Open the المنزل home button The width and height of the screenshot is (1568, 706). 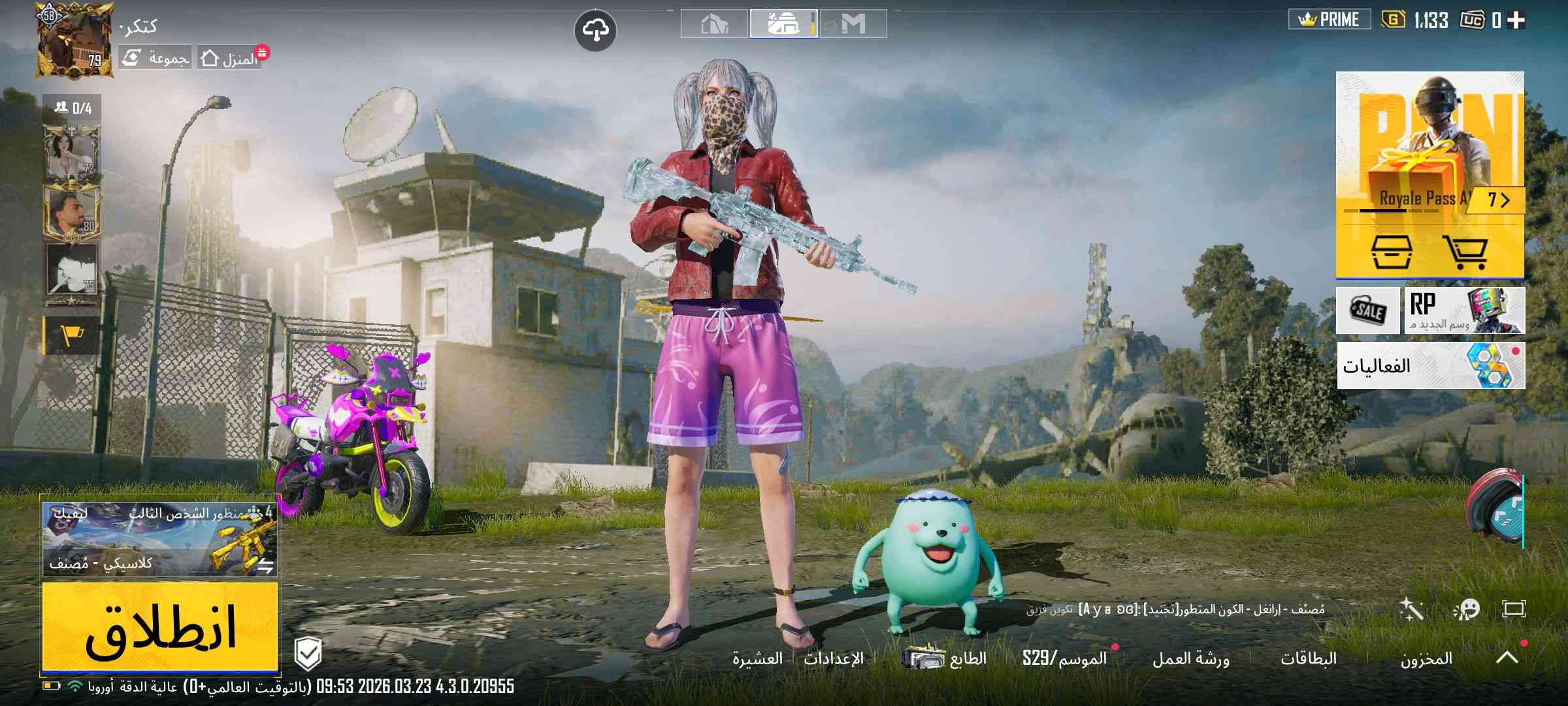[x=230, y=59]
